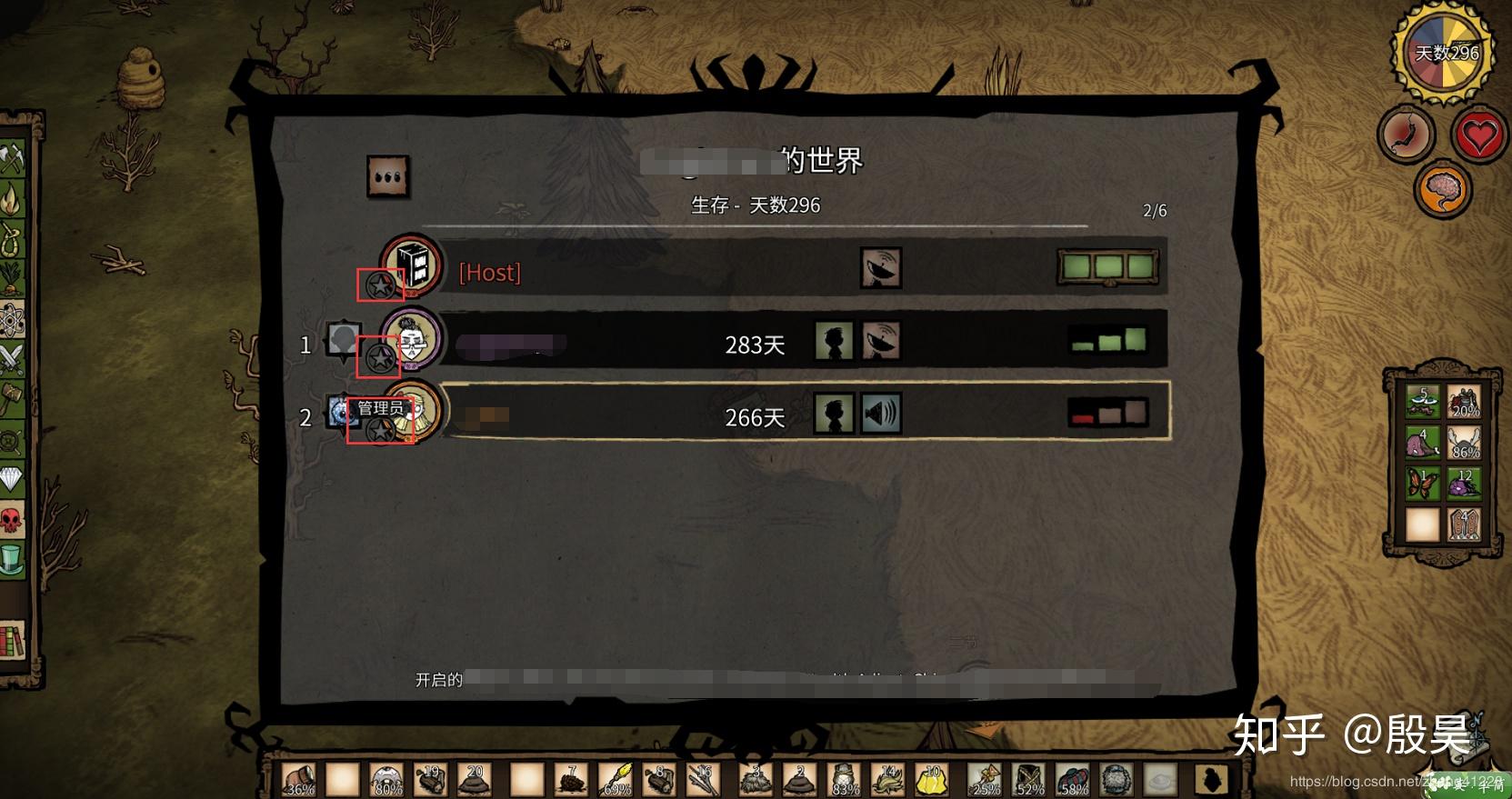
Task: Select the butterfly in the backpack
Action: point(1422,482)
